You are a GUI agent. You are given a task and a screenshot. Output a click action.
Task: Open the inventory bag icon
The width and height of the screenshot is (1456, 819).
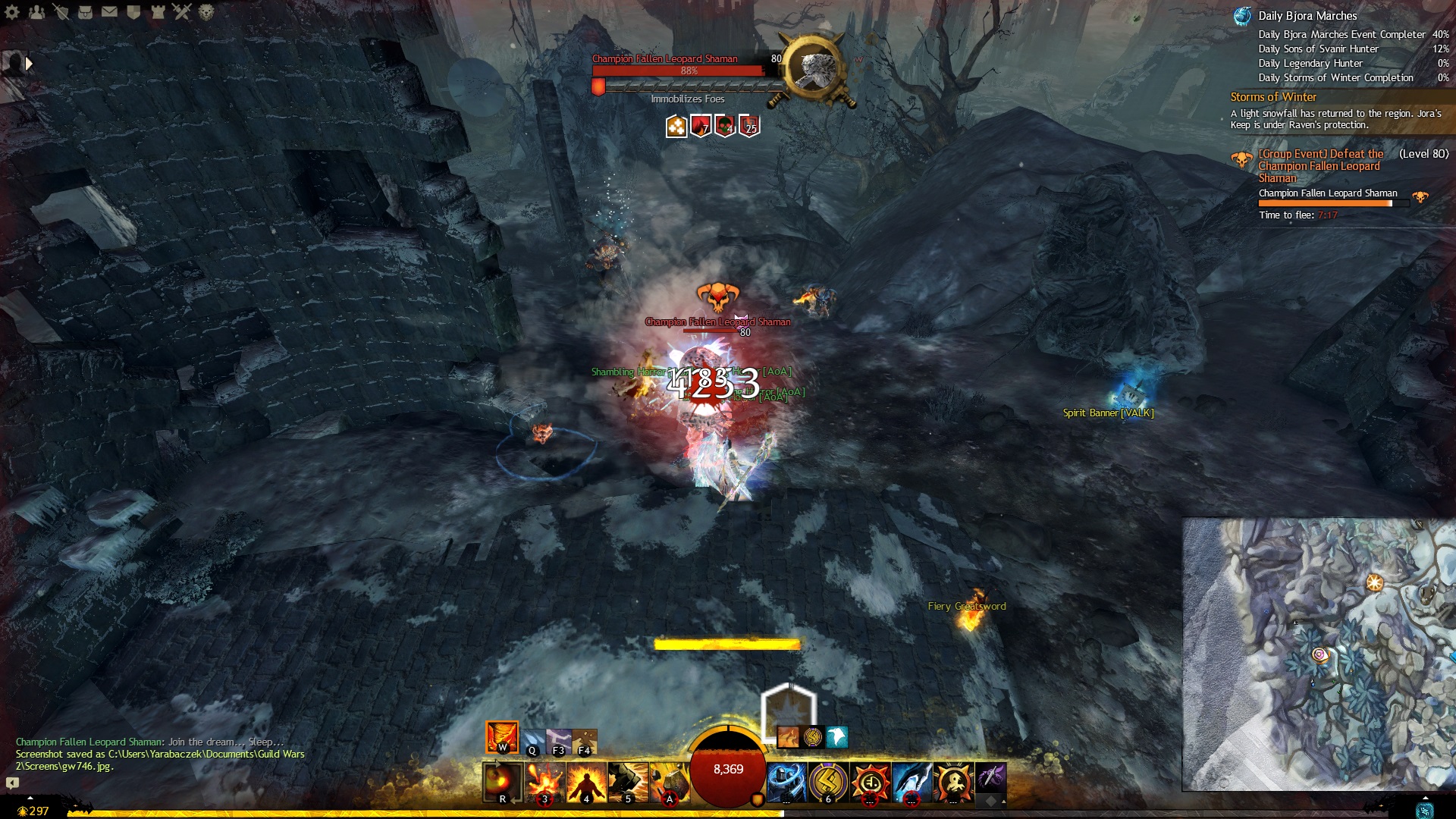[85, 11]
